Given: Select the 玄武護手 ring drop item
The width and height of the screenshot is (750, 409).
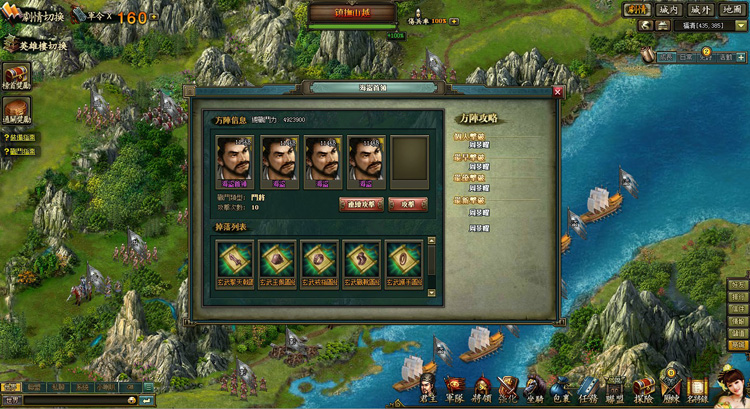Looking at the screenshot, I should [x=404, y=262].
